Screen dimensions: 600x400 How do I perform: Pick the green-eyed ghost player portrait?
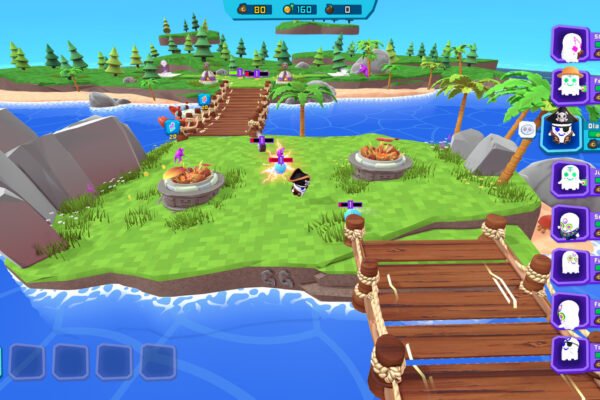click(569, 177)
